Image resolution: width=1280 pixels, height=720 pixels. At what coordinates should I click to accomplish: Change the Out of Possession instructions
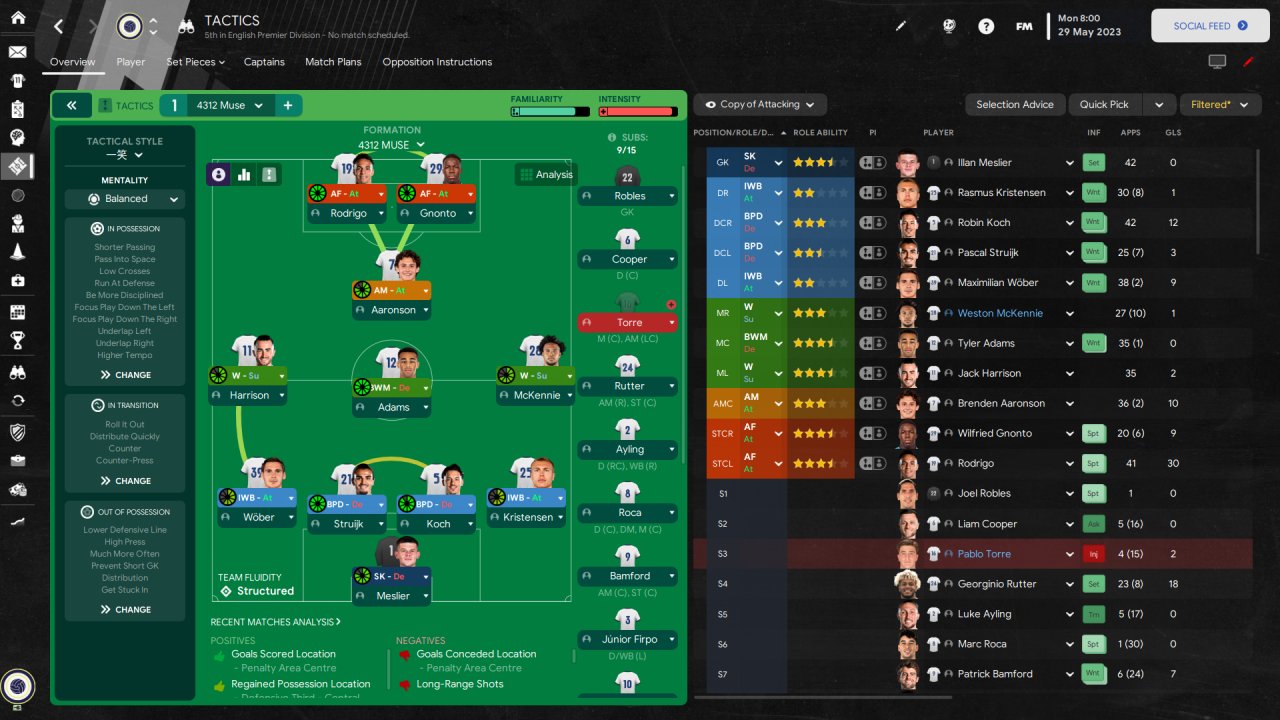click(x=125, y=609)
